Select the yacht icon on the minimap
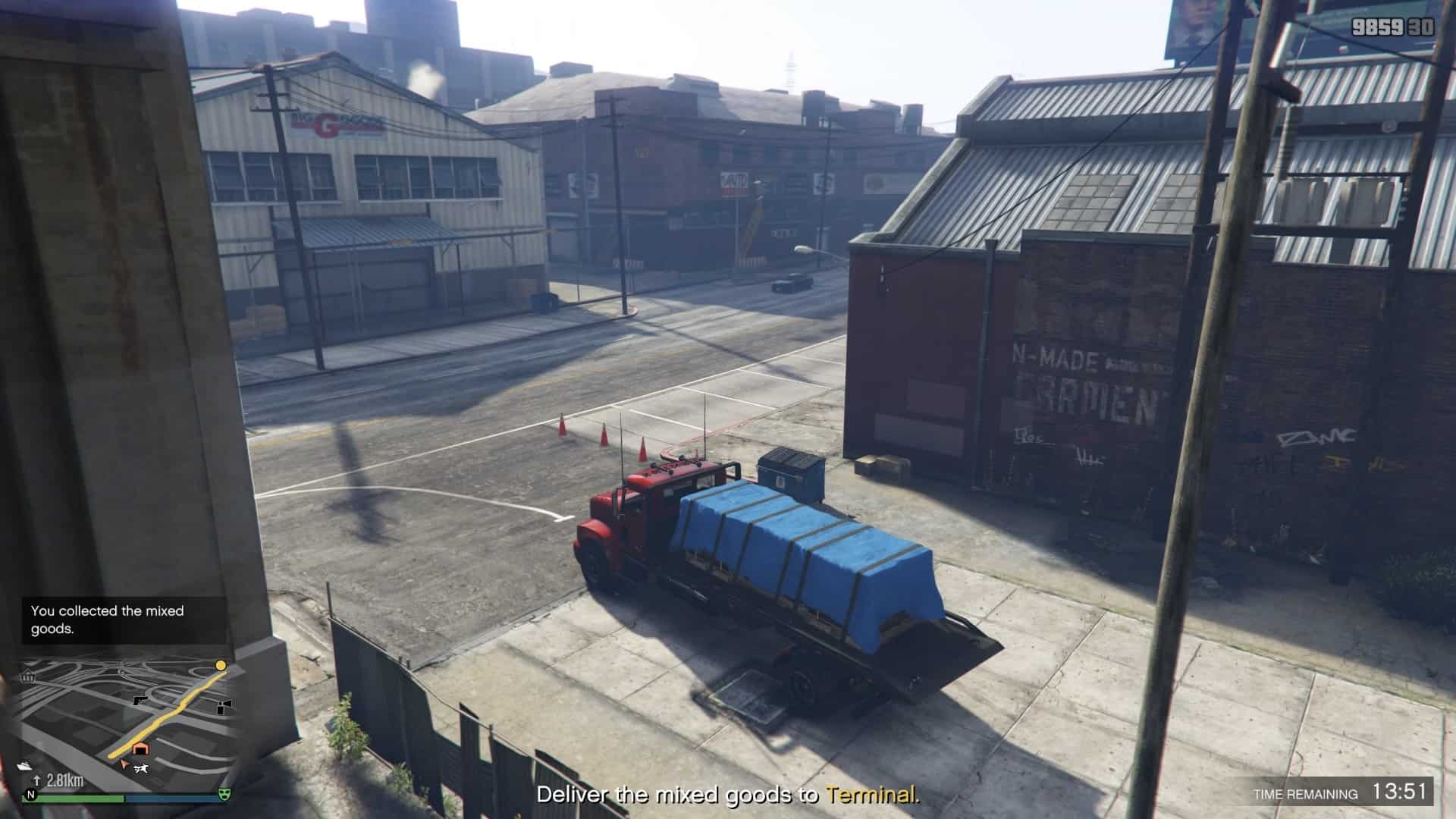Image resolution: width=1456 pixels, height=819 pixels. pos(26,764)
